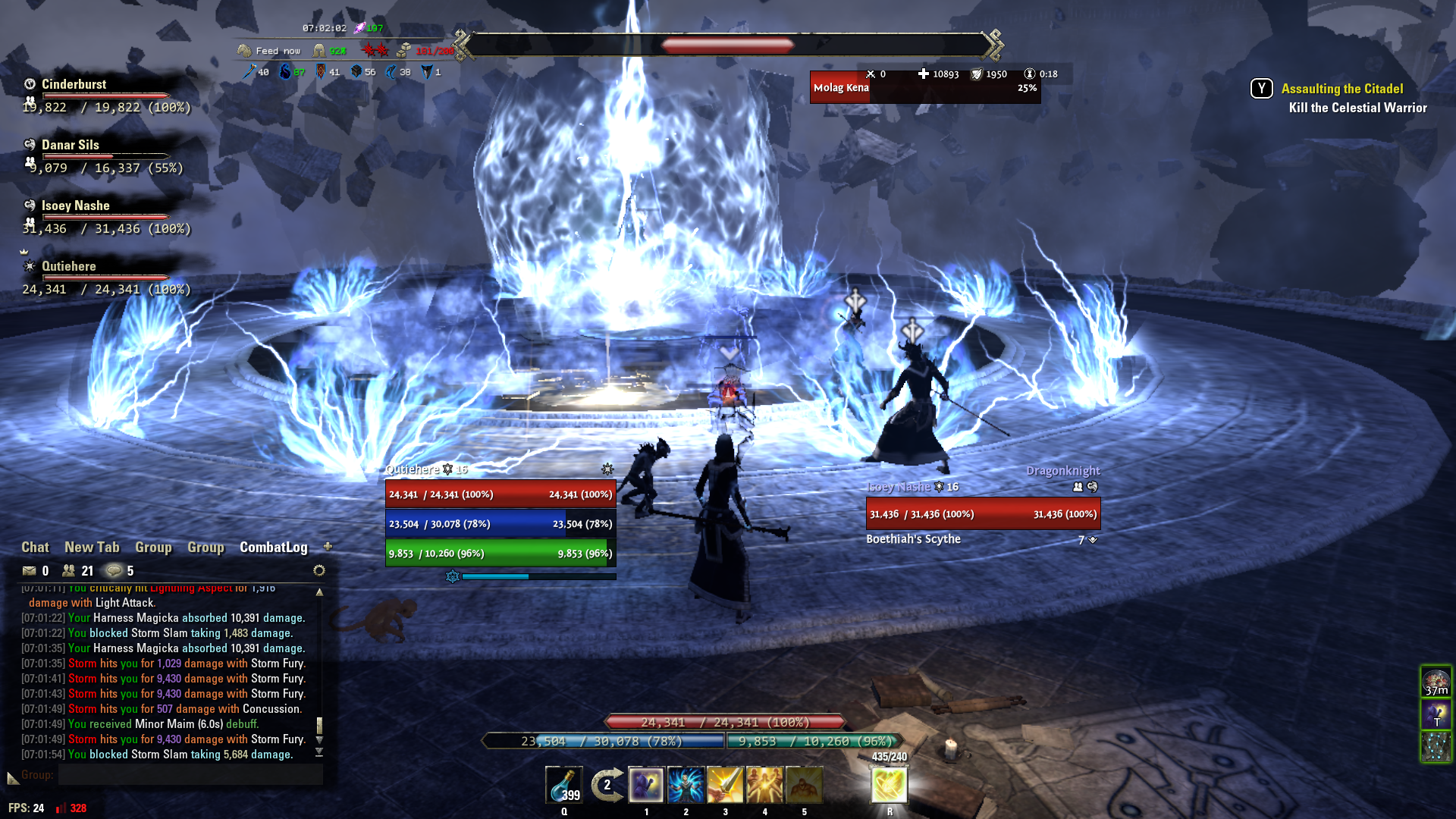
Task: Open the chat settings gear icon
Action: coord(319,570)
